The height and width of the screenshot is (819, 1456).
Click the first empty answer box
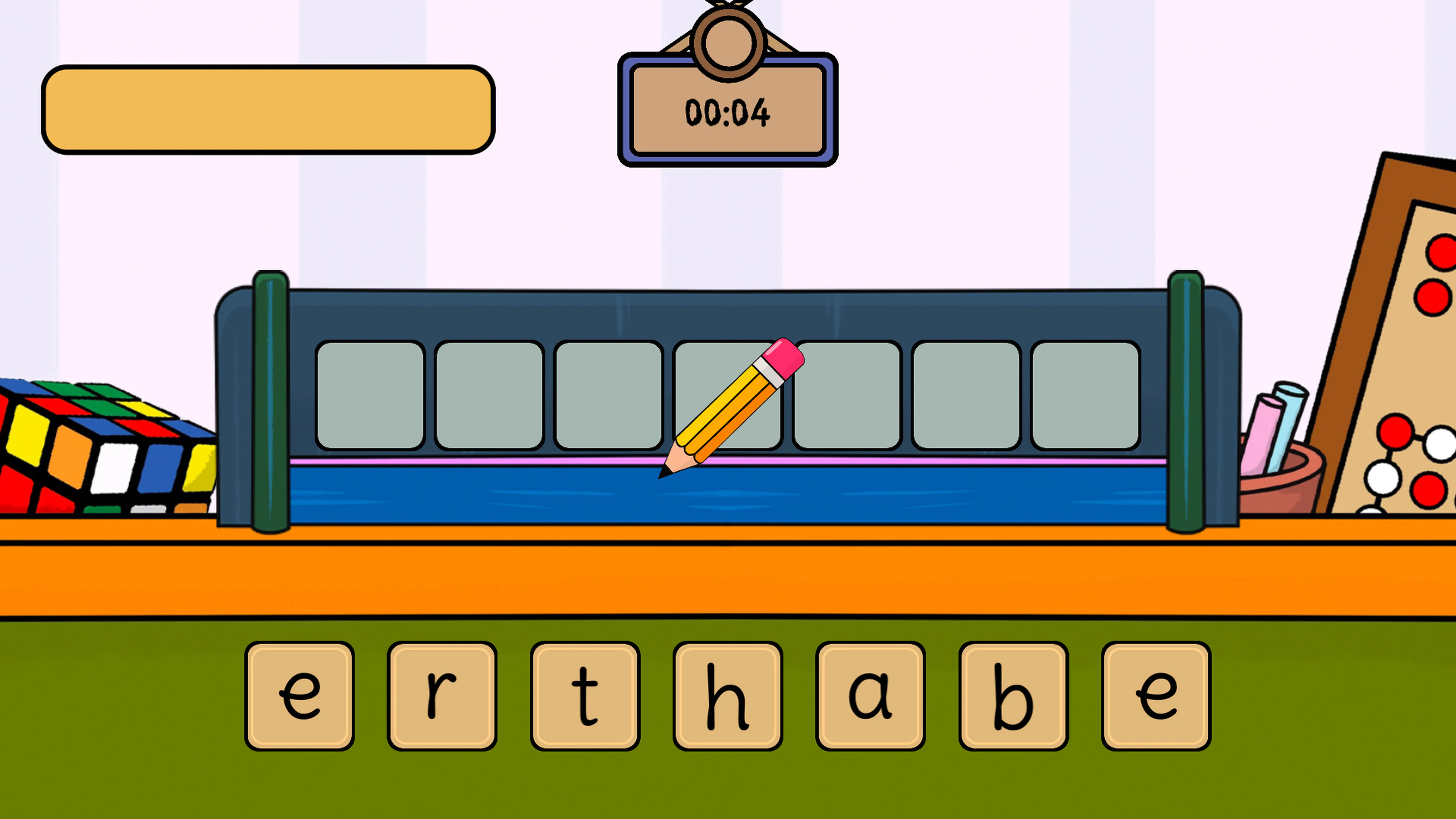[370, 395]
